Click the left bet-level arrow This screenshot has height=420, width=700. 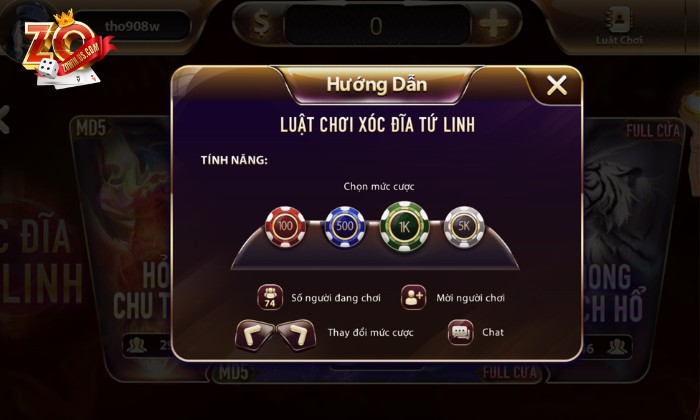coord(256,335)
